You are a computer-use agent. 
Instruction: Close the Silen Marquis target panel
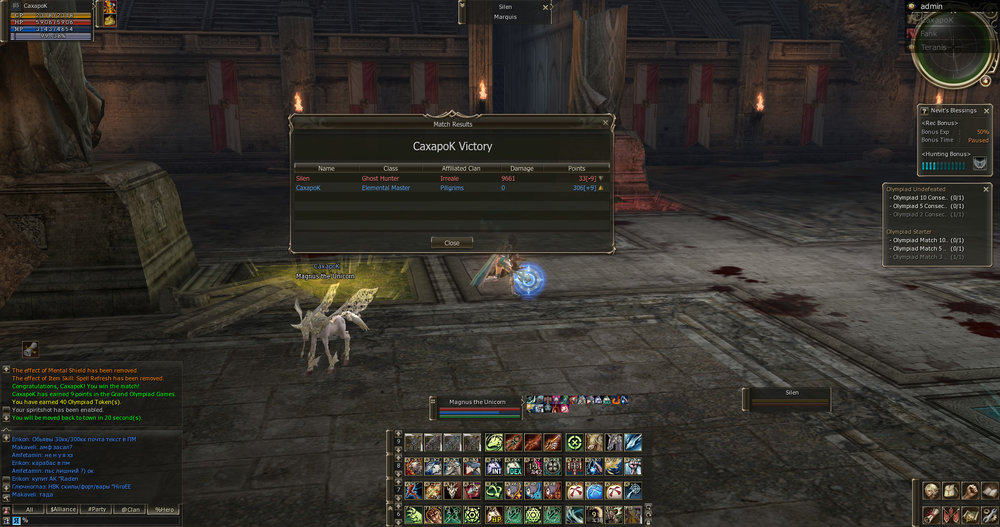(545, 6)
